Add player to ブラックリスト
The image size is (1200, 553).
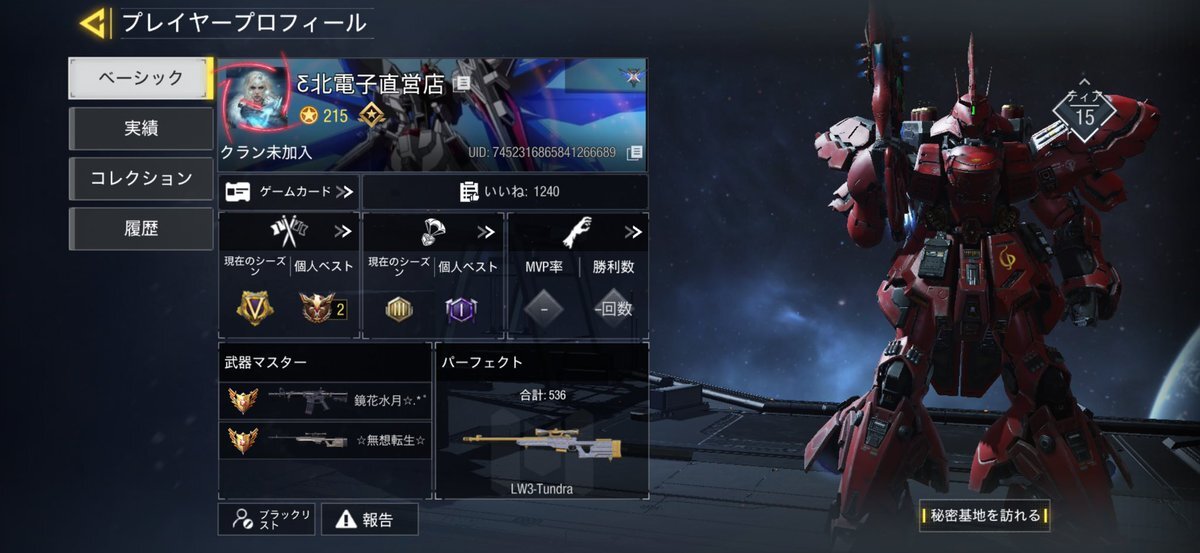(x=267, y=518)
